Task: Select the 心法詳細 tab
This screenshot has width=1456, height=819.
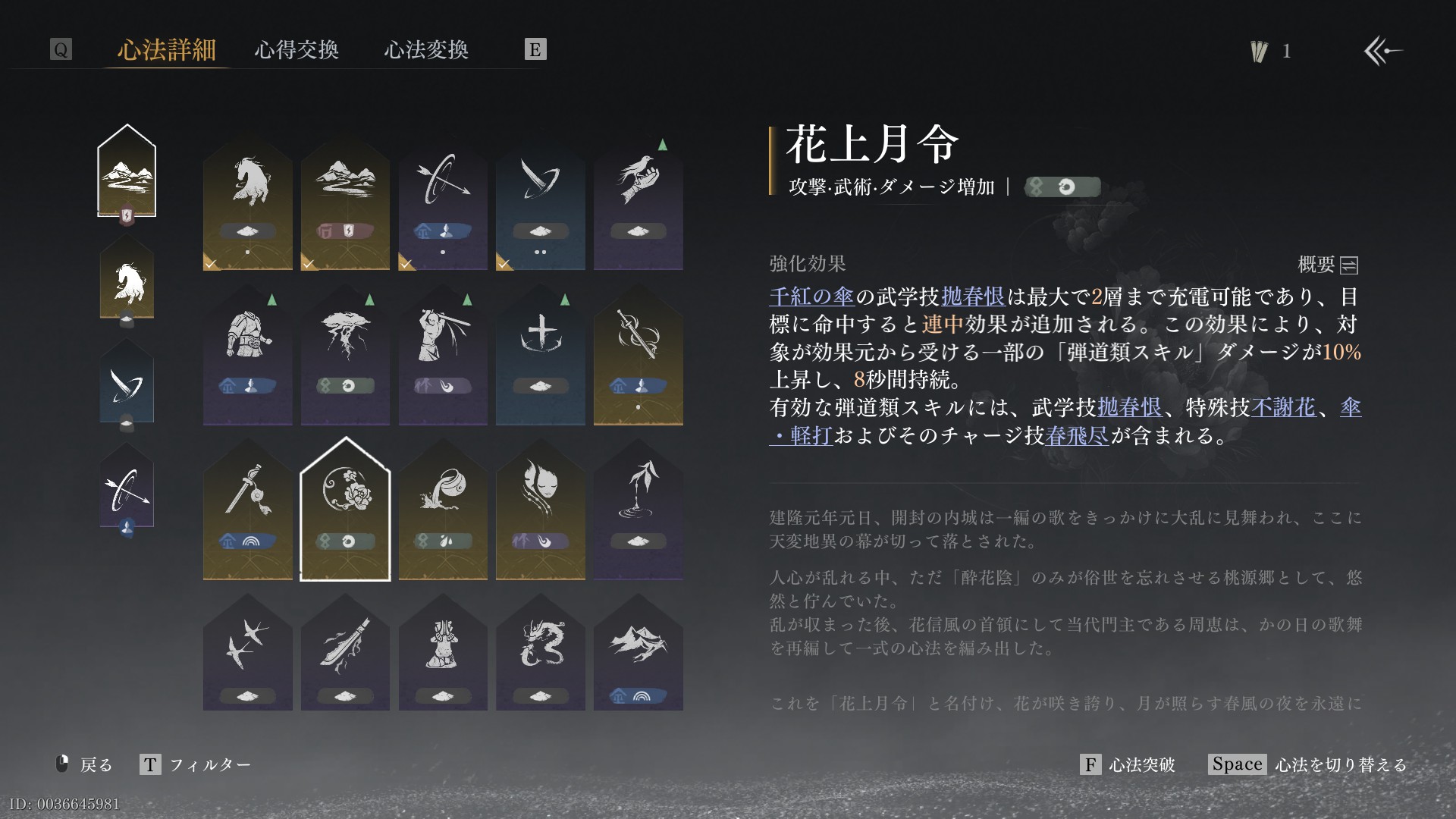Action: click(167, 50)
